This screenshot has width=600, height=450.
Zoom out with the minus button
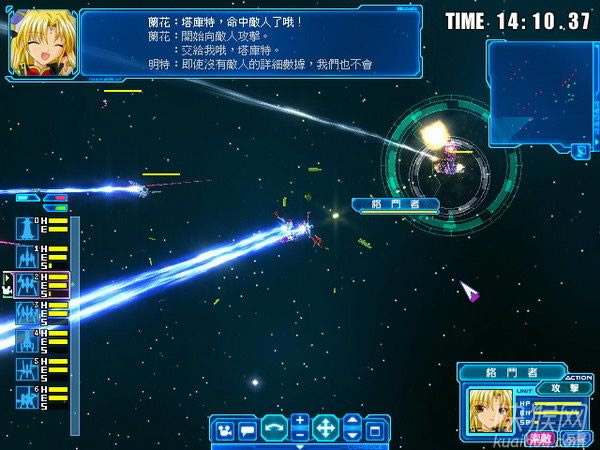tap(300, 437)
